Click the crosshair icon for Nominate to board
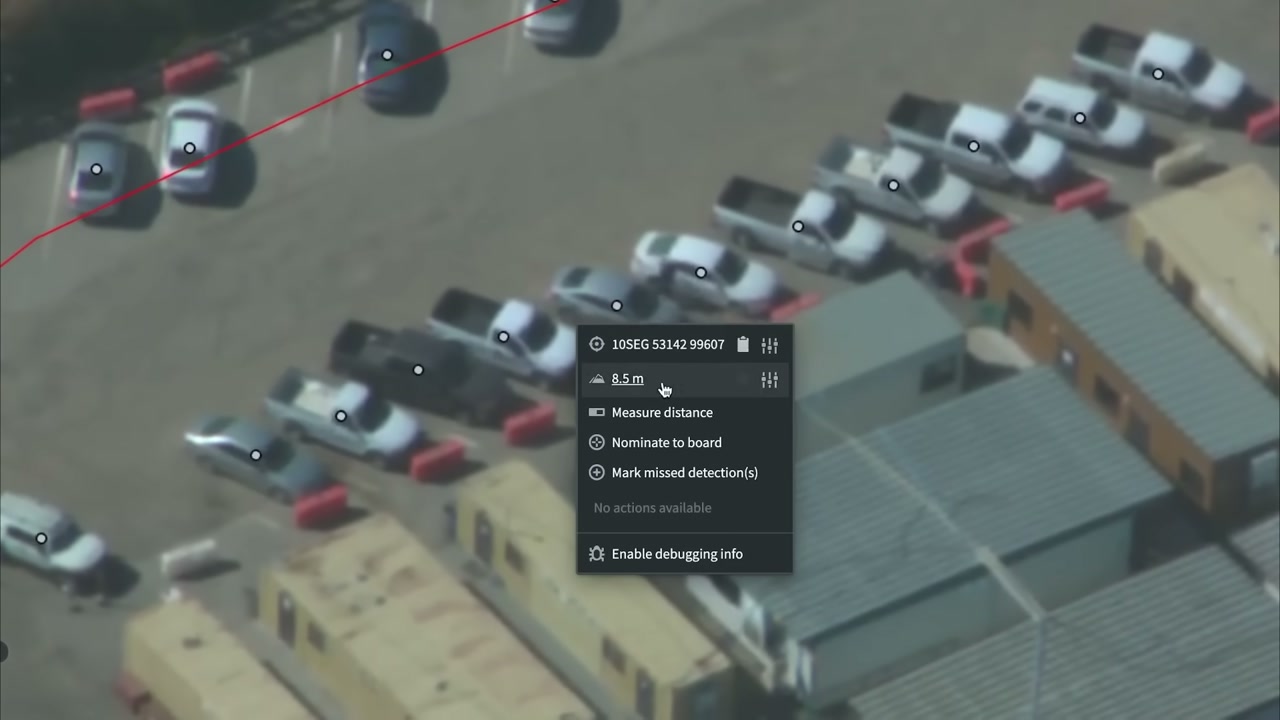The width and height of the screenshot is (1280, 720). tap(596, 442)
